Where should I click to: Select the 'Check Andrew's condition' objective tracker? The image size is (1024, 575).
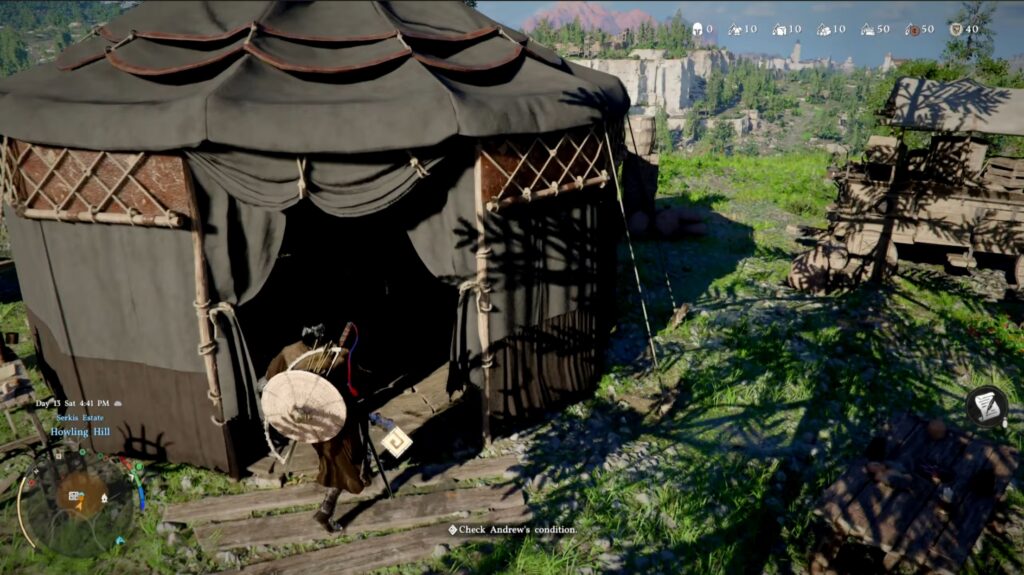pyautogui.click(x=513, y=529)
